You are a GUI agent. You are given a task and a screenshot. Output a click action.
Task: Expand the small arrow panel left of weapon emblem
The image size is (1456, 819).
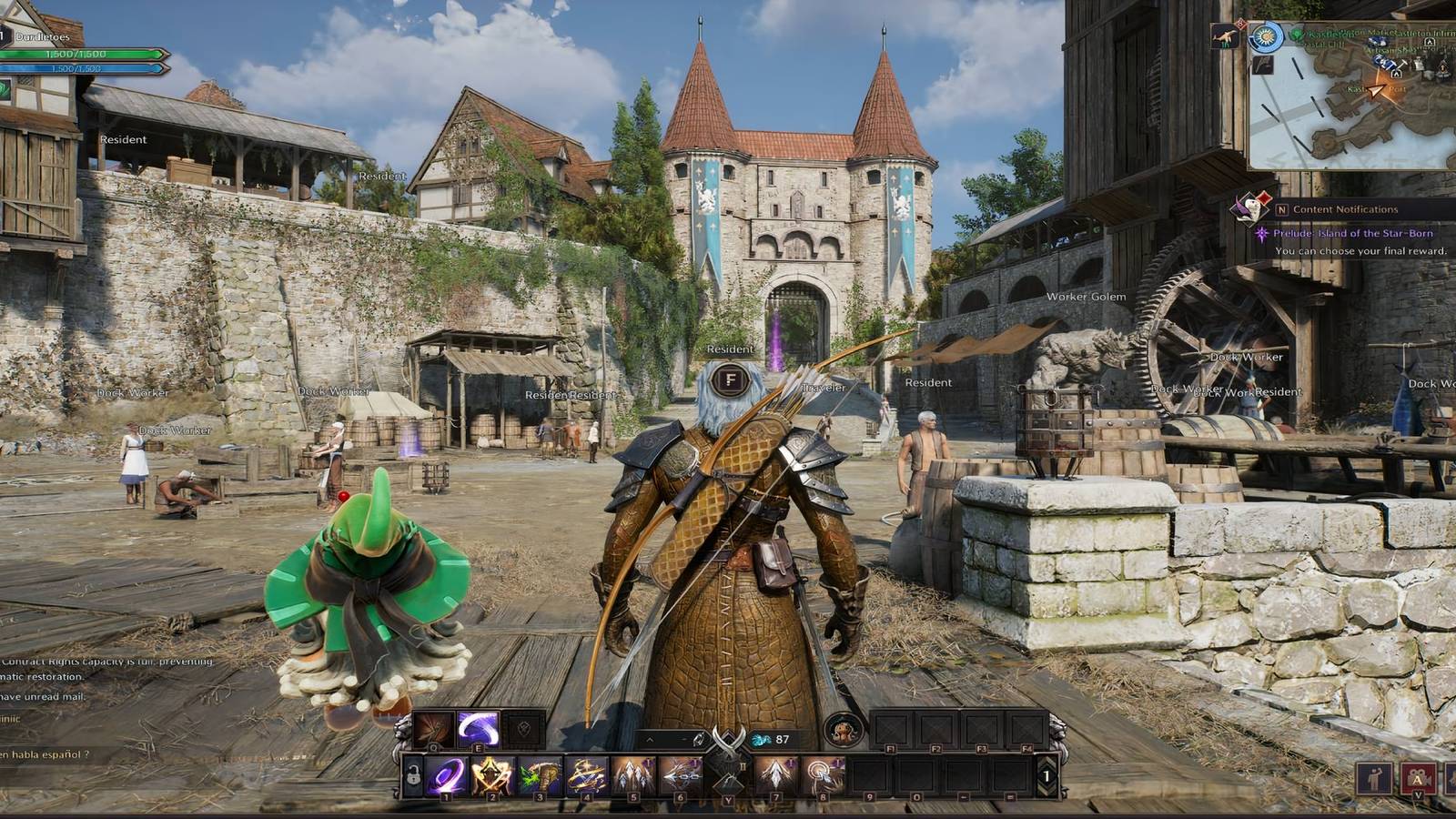[650, 741]
